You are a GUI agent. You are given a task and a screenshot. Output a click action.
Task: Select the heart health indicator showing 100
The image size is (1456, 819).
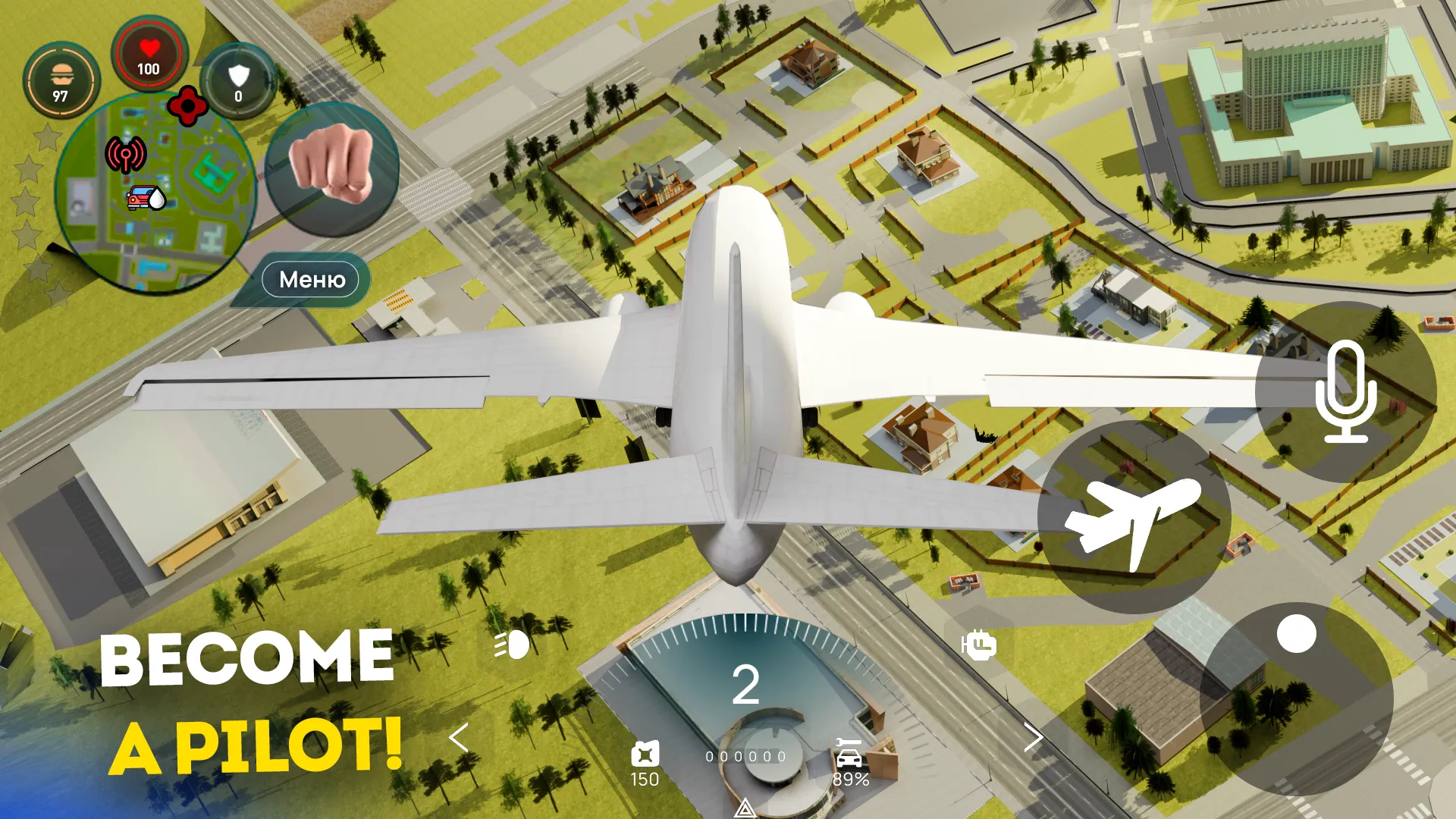149,55
